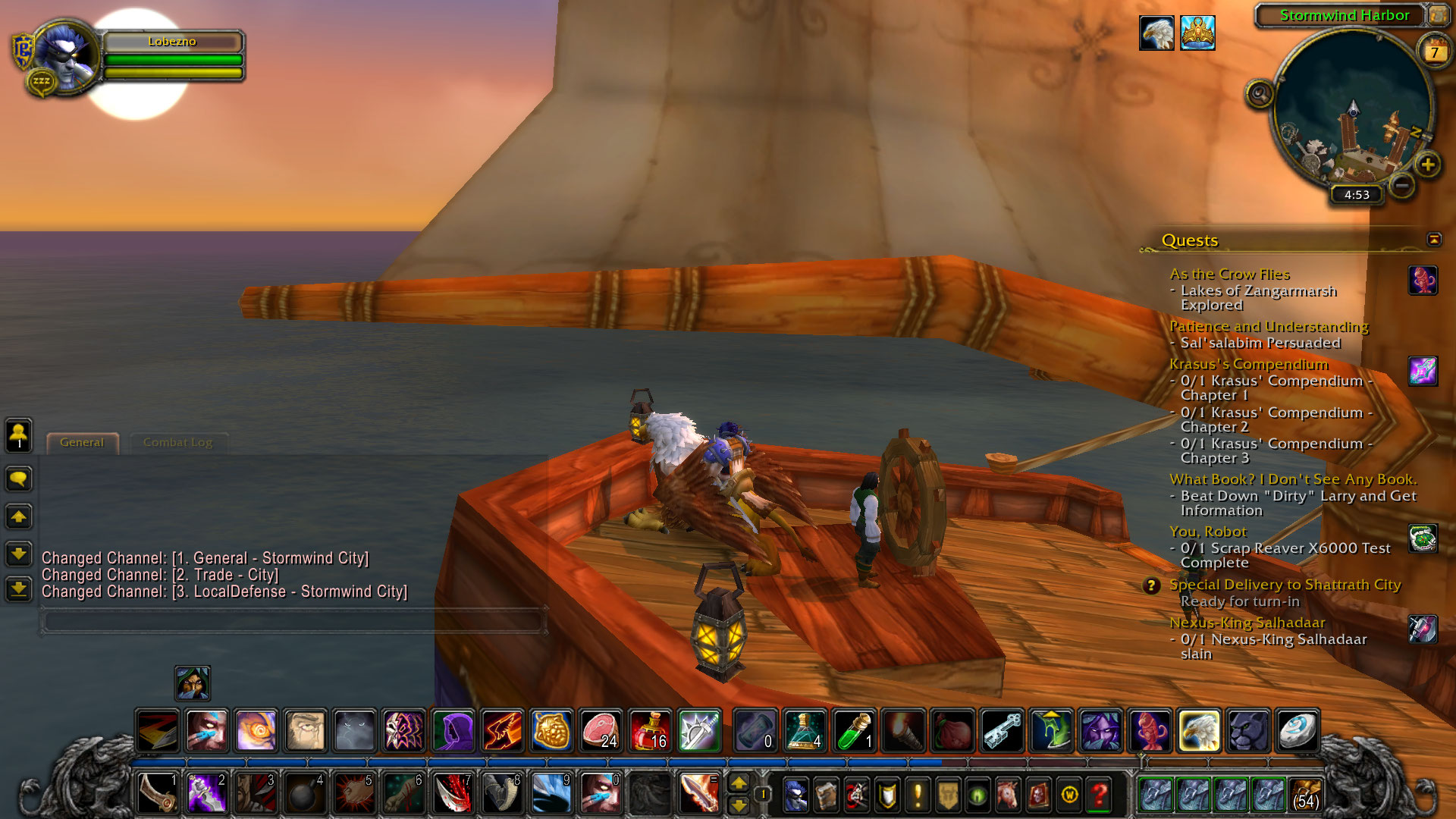1456x819 pixels.
Task: Open the calendar showing day 7
Action: [1434, 52]
